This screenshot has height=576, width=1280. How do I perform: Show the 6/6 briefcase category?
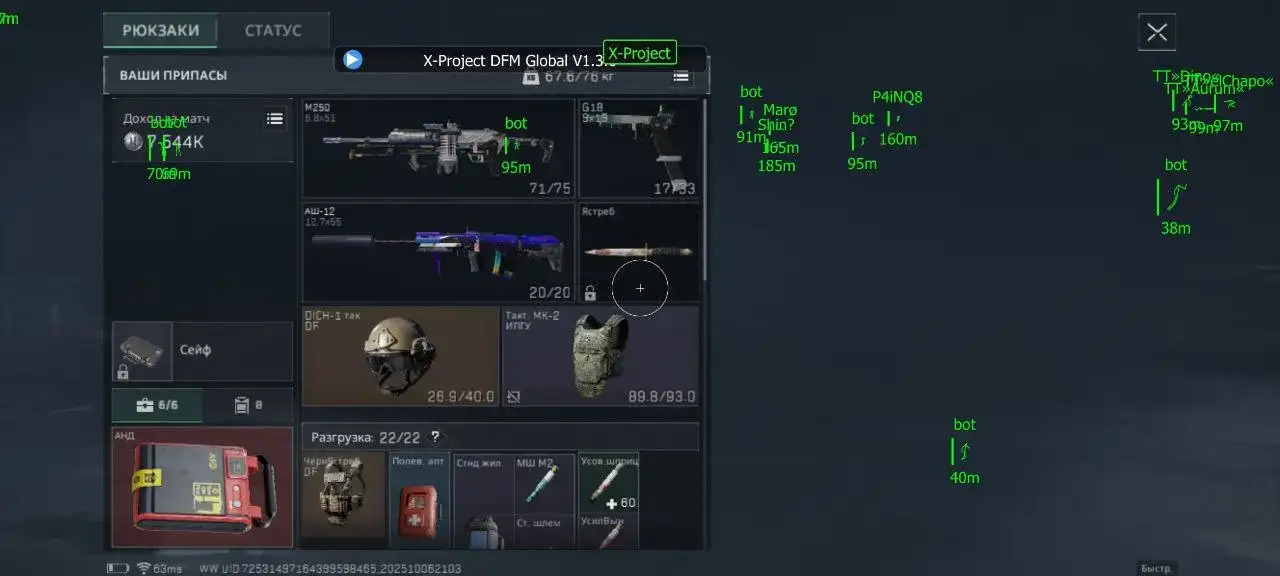(157, 406)
